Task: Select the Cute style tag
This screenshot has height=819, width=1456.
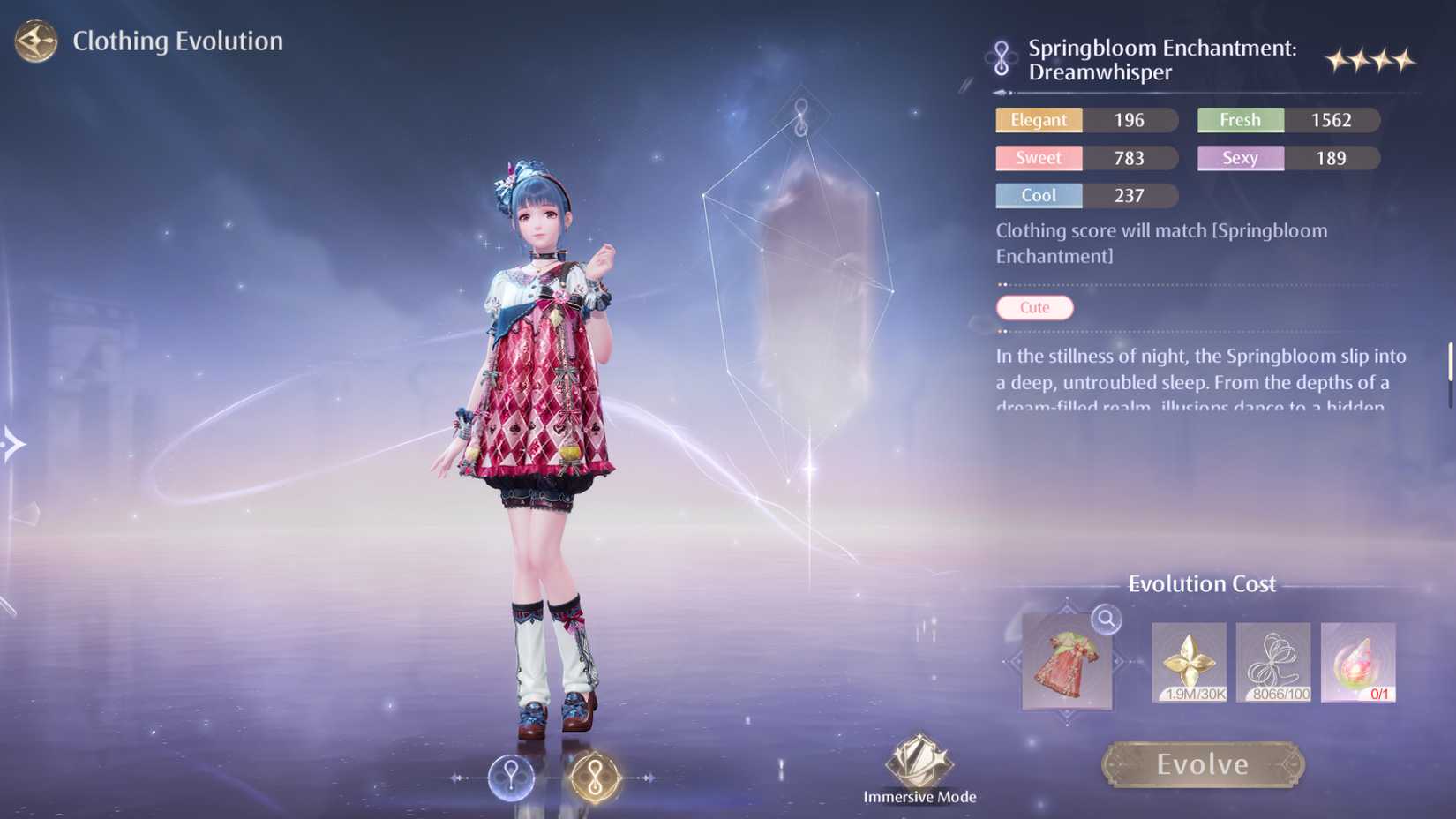Action: (1033, 307)
